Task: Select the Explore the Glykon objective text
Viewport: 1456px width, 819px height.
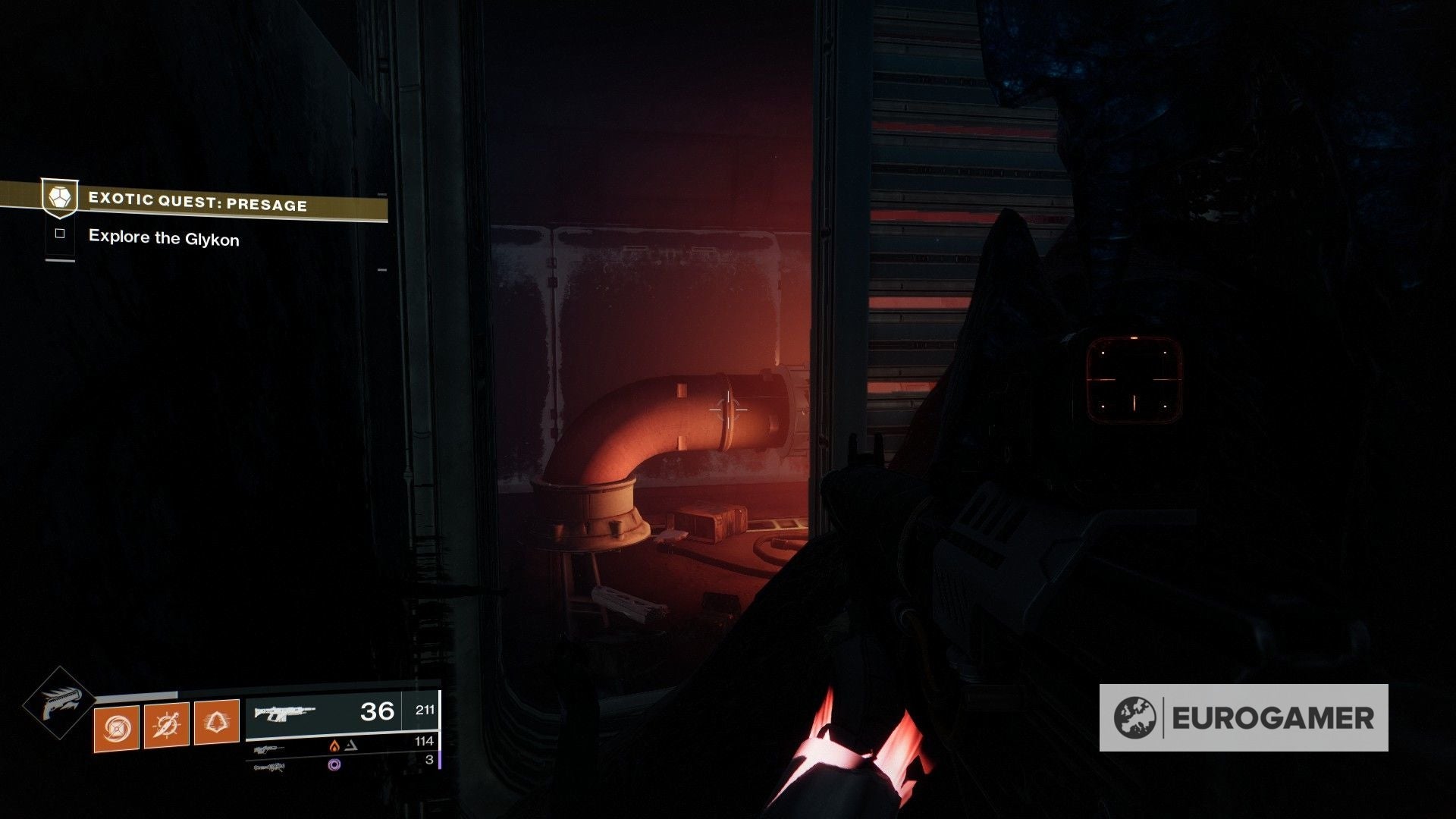Action: coord(164,237)
